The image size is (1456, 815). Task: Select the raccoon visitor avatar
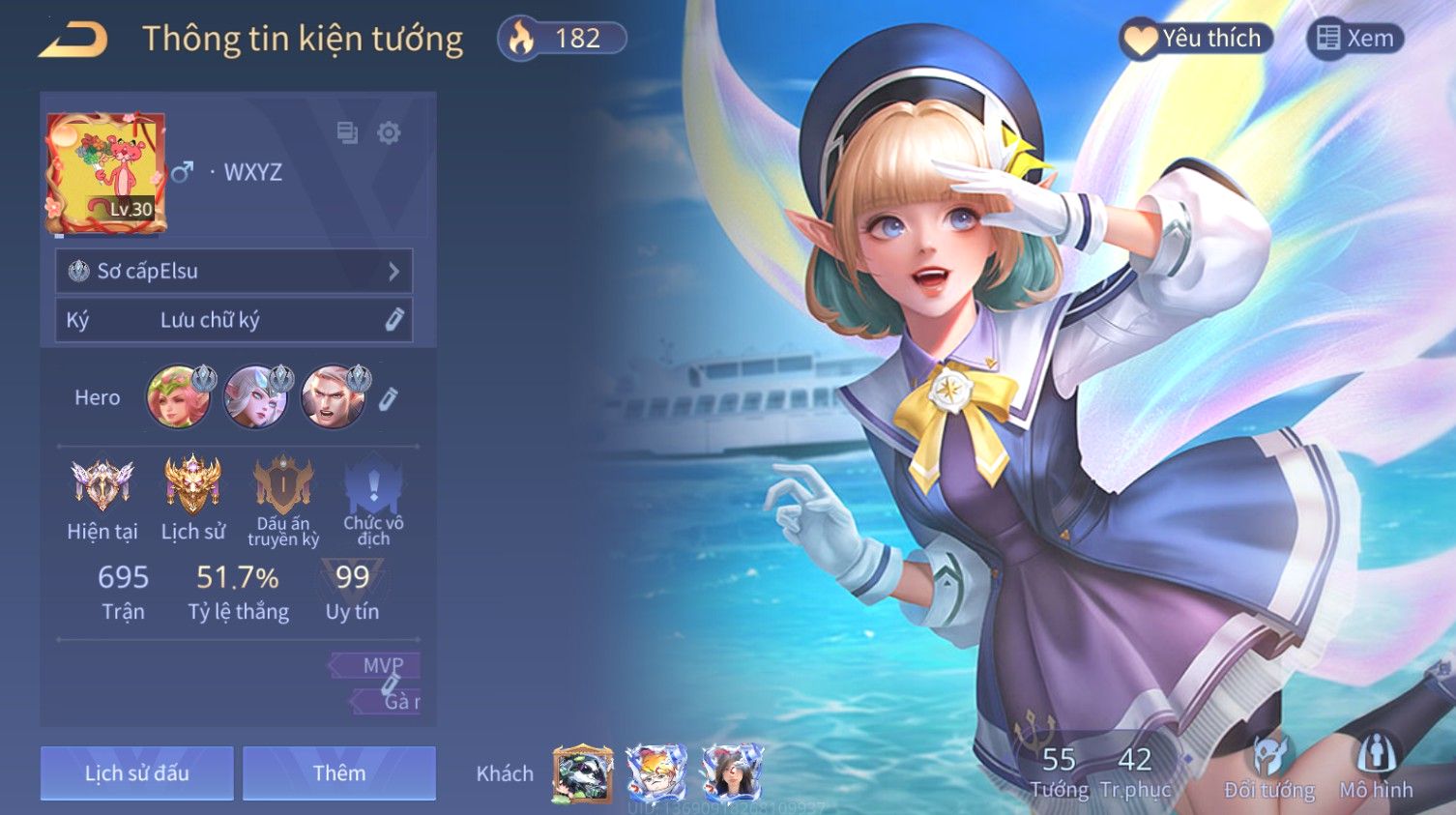582,774
